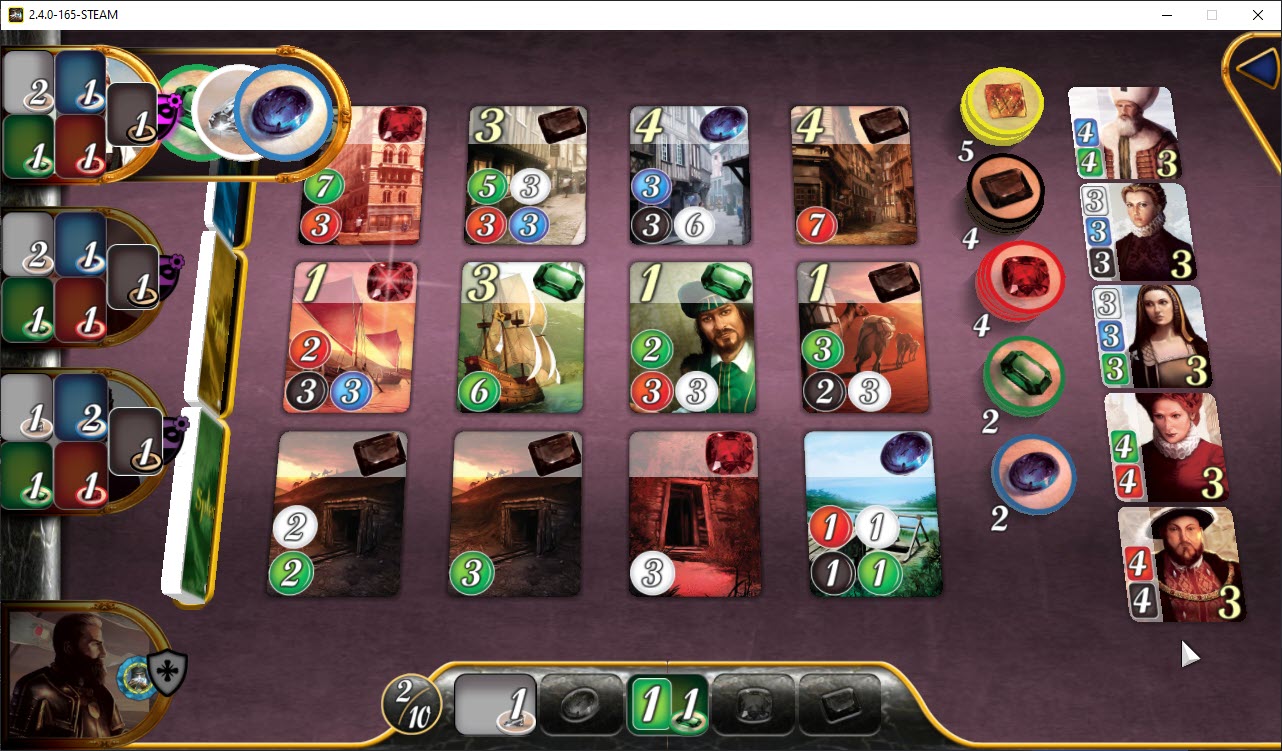Grab a green emerald token

1023,378
